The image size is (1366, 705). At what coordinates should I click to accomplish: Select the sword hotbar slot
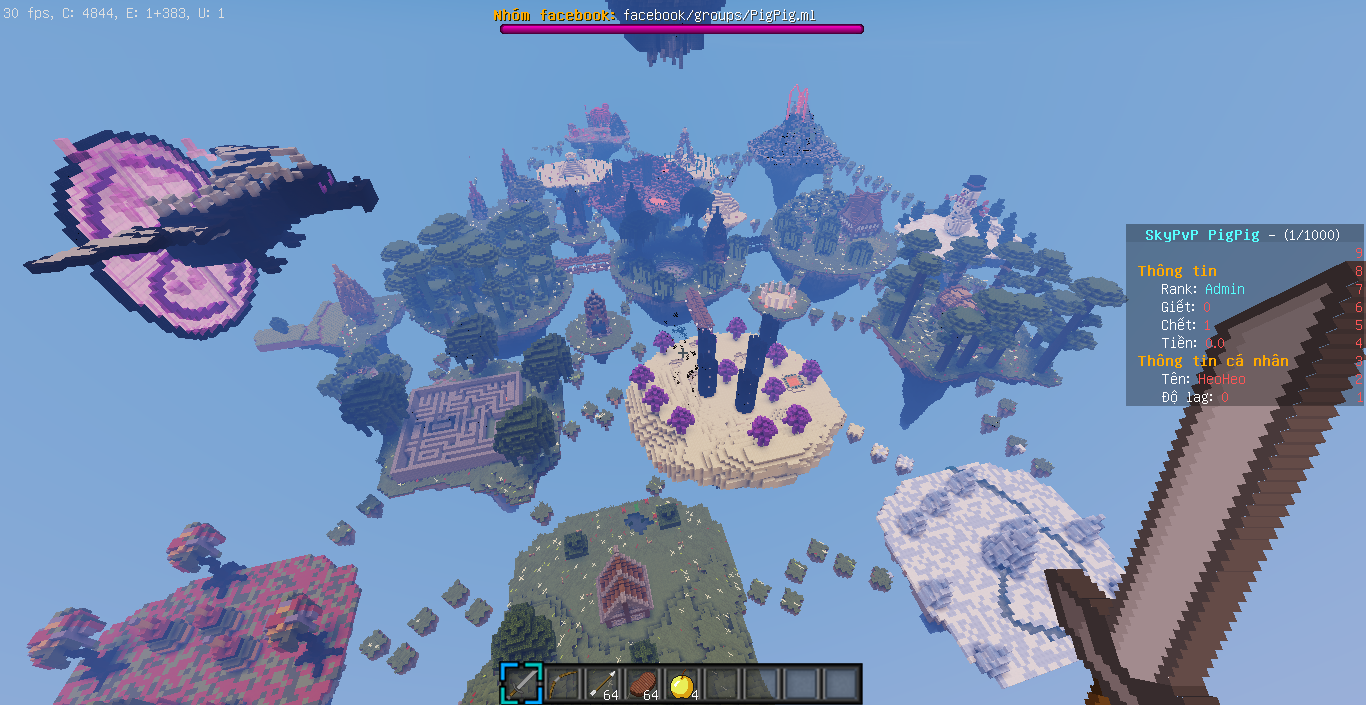click(521, 684)
